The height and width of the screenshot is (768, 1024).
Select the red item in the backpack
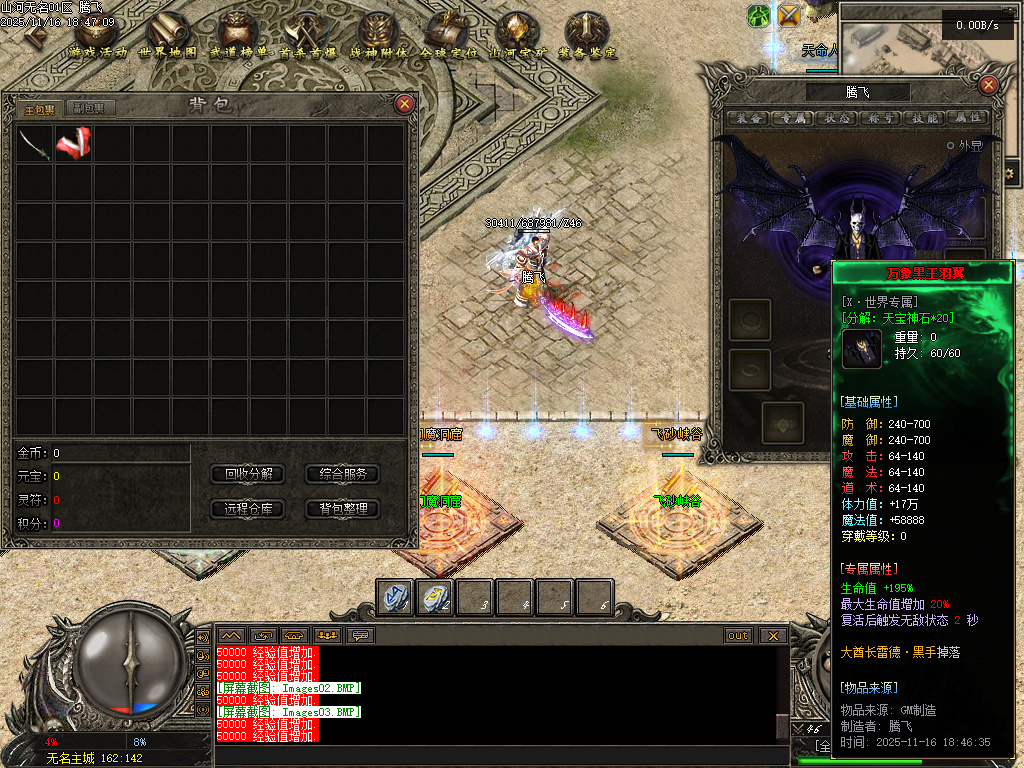pos(73,144)
